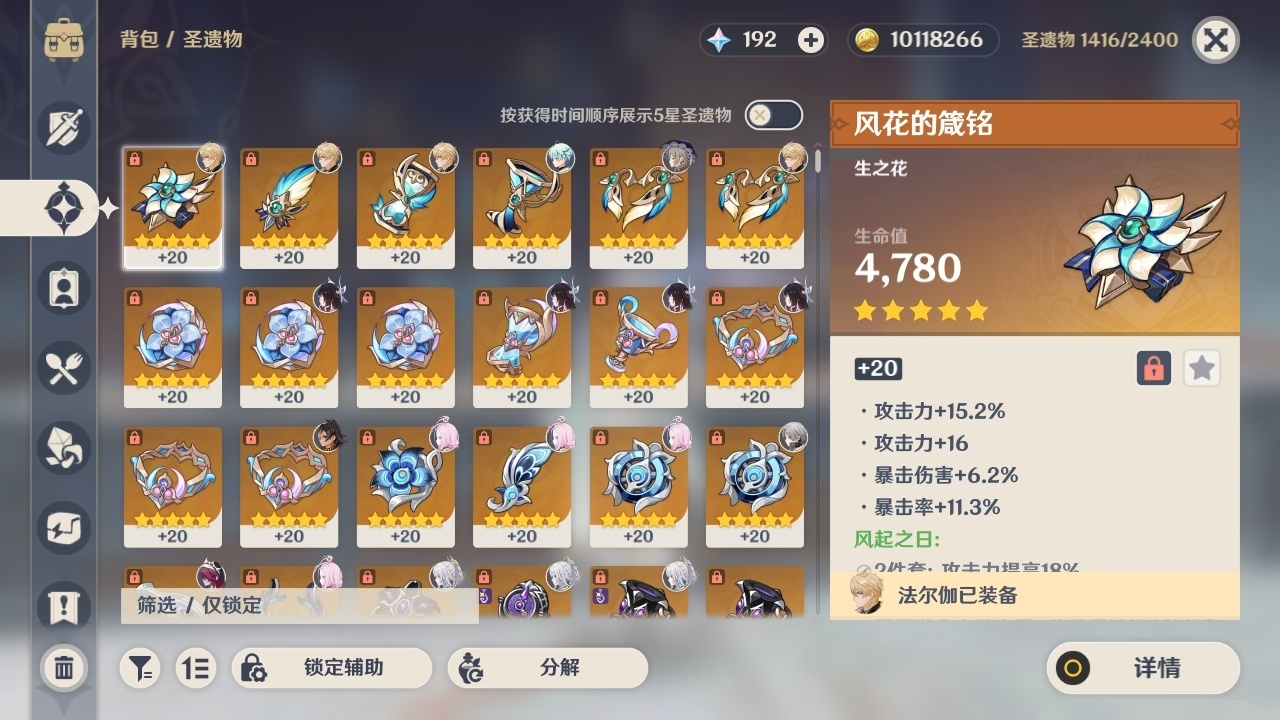Click the backpack icon at top left
The width and height of the screenshot is (1280, 720).
pyautogui.click(x=63, y=40)
